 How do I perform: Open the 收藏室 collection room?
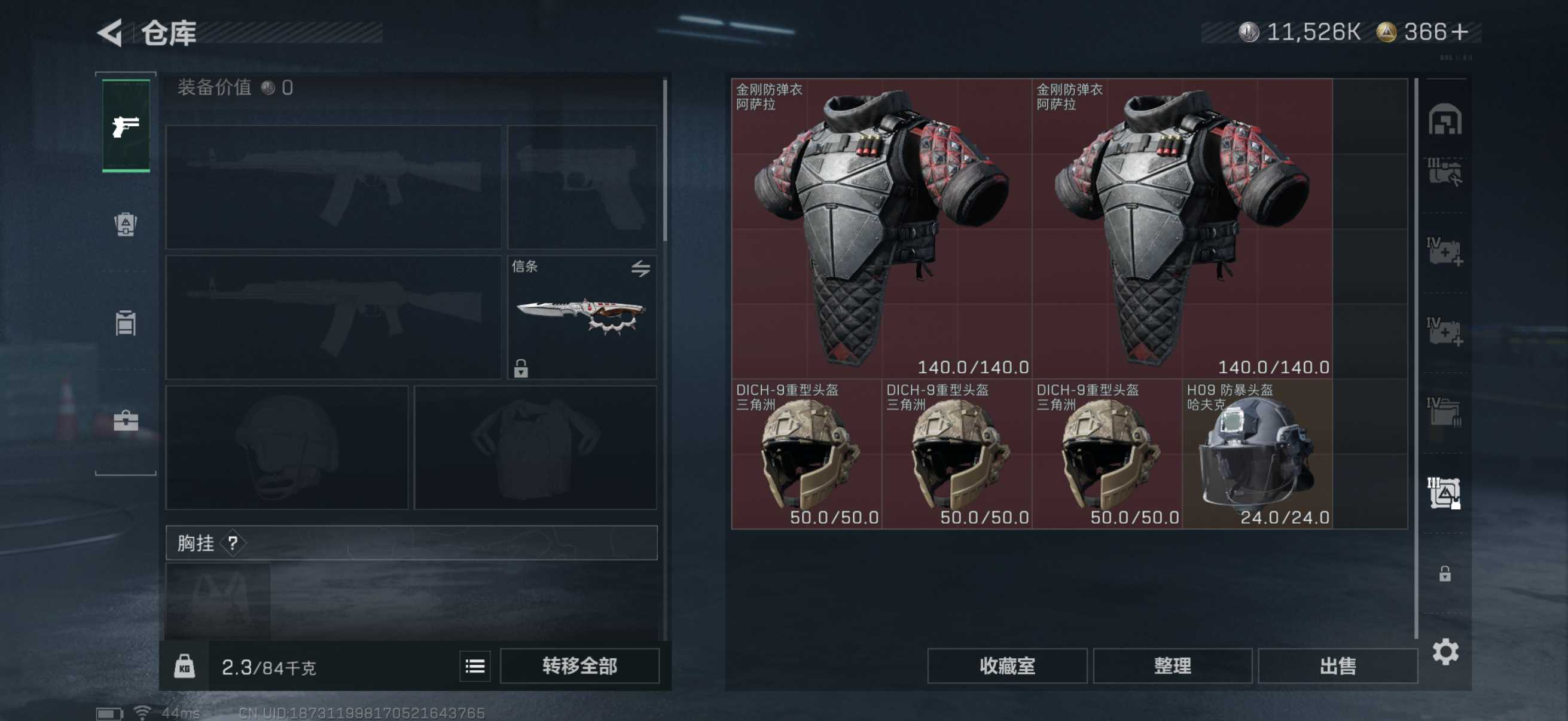(x=1007, y=666)
